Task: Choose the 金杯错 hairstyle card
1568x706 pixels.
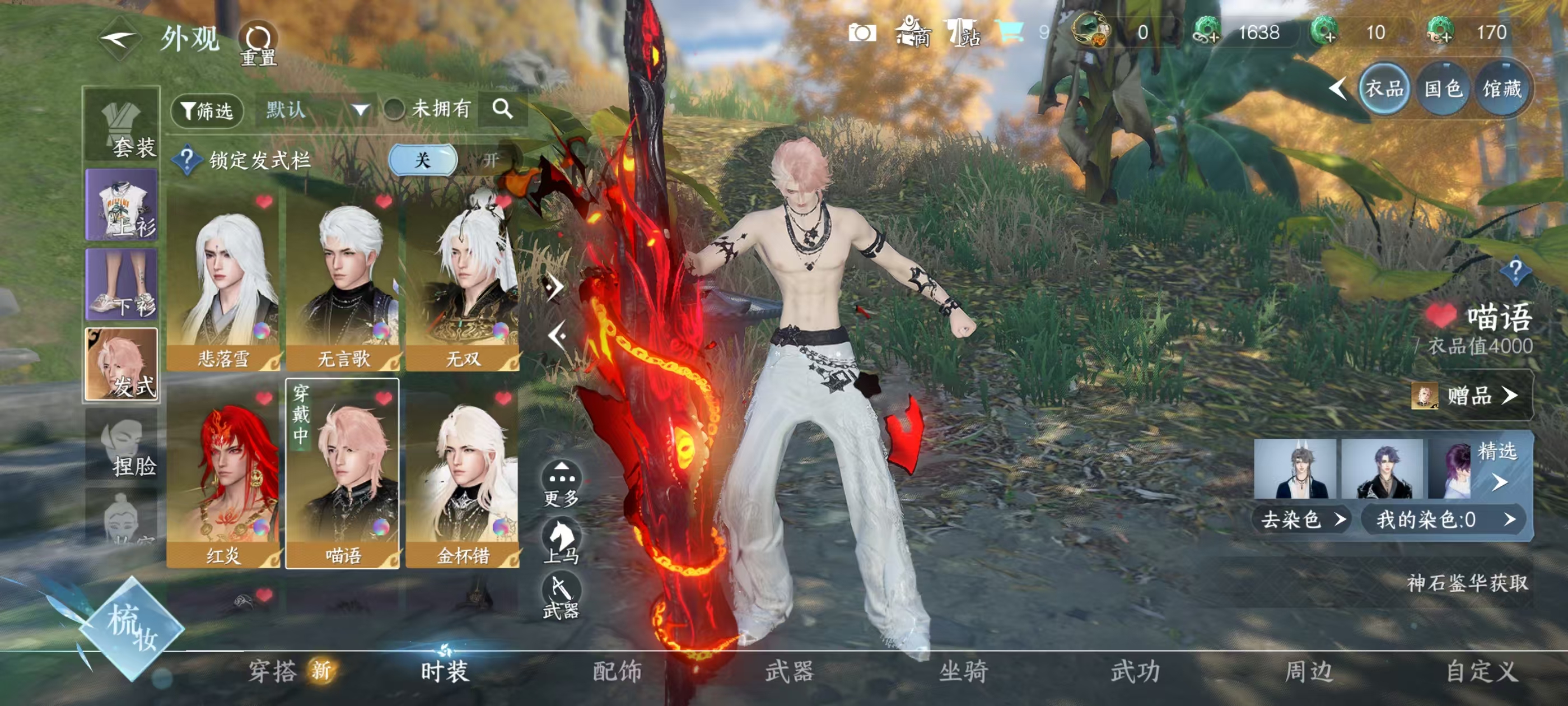Action: tap(463, 479)
